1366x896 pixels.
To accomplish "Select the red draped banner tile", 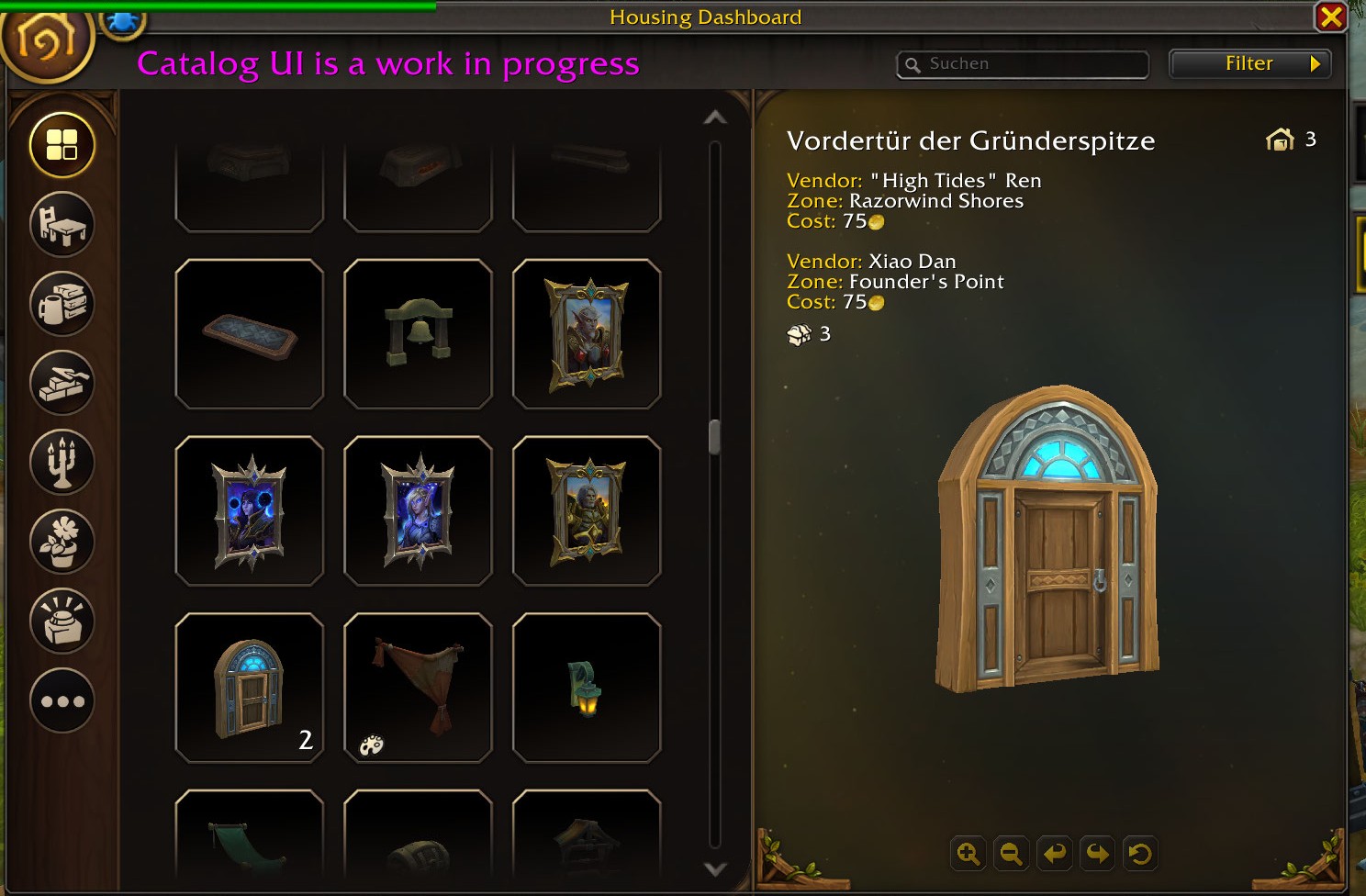I will pyautogui.click(x=418, y=688).
